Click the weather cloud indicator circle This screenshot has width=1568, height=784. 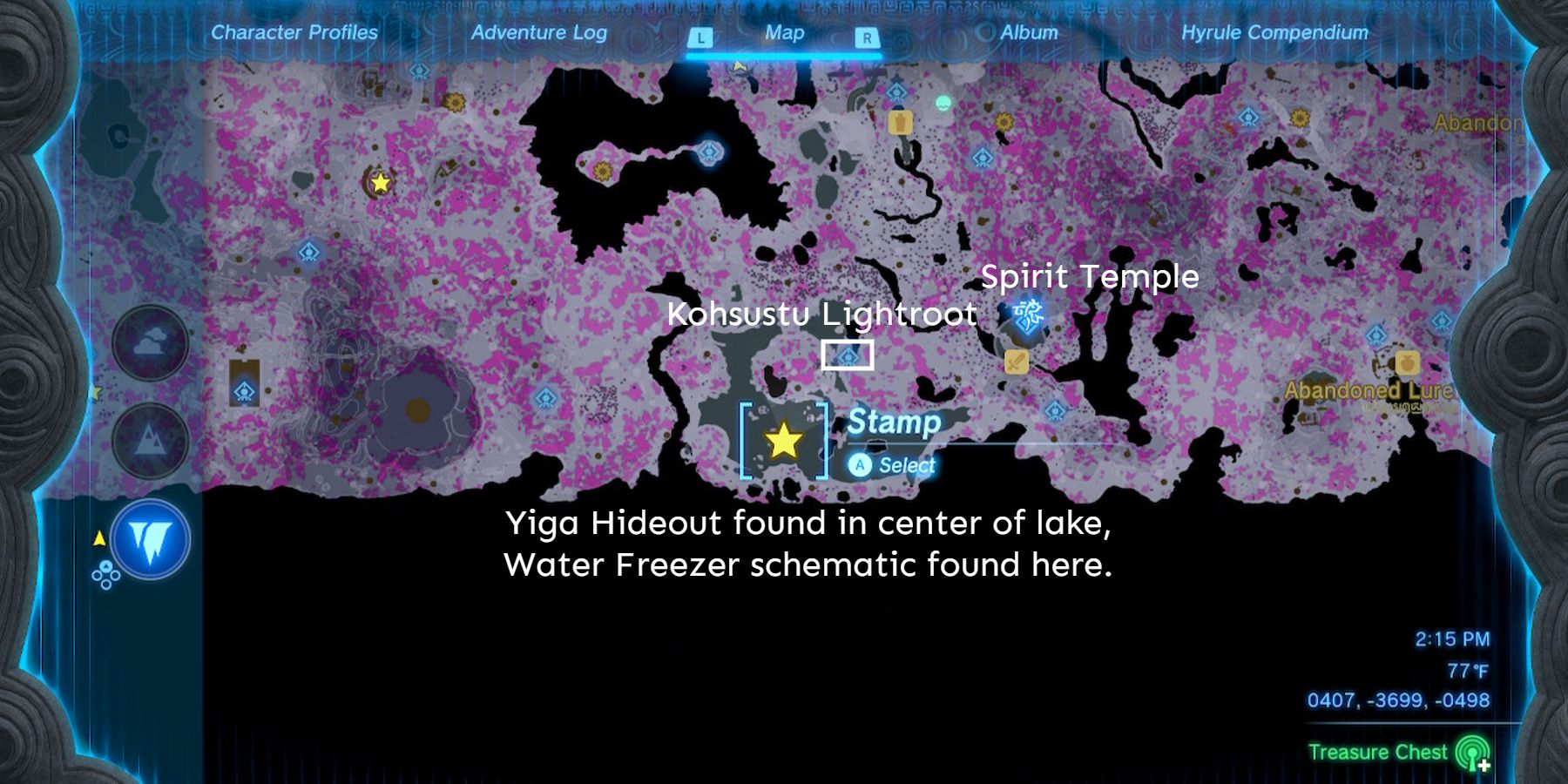pyautogui.click(x=150, y=341)
